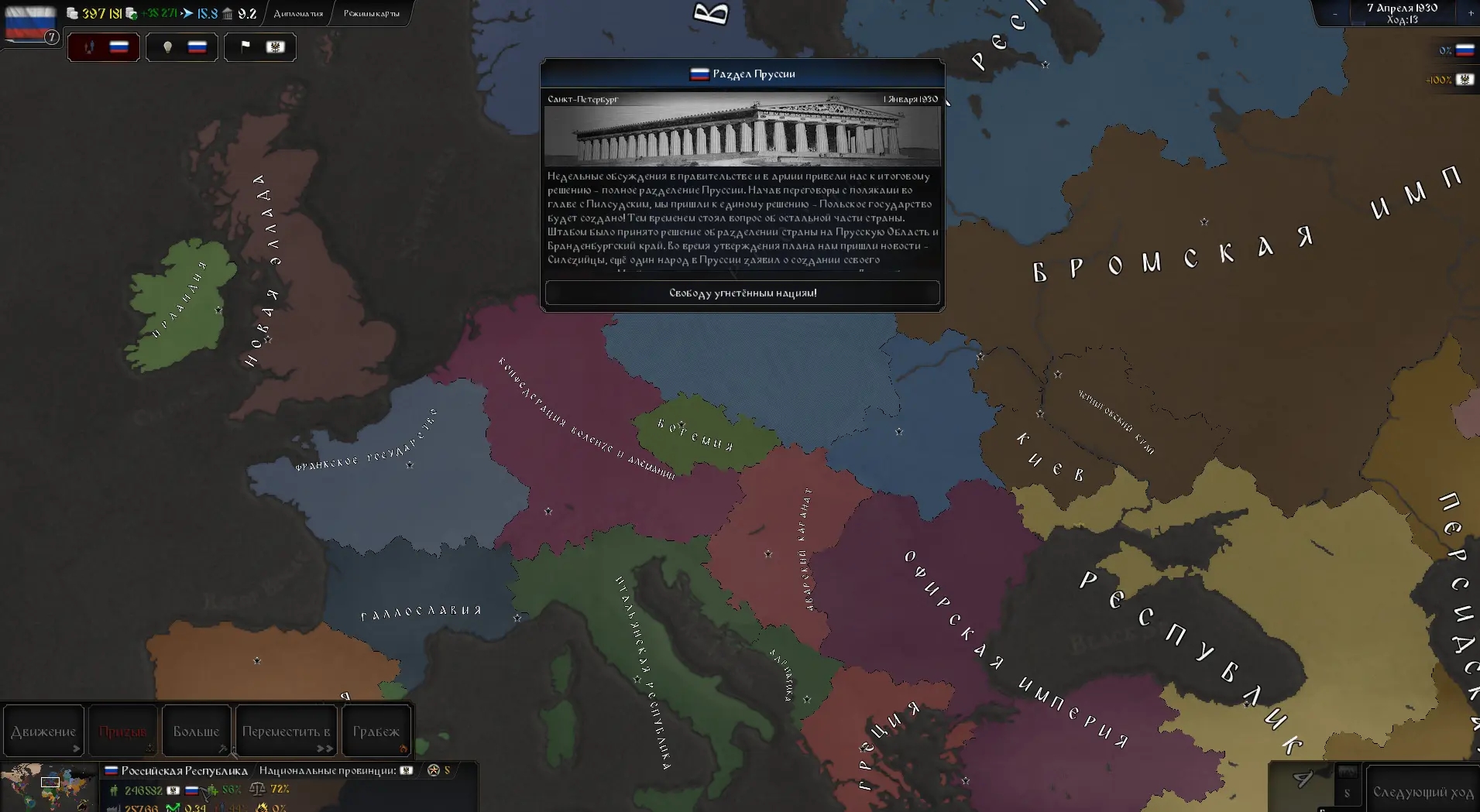Viewport: 1480px width, 812px height.
Task: Open the date and turn panel
Action: point(1402,13)
